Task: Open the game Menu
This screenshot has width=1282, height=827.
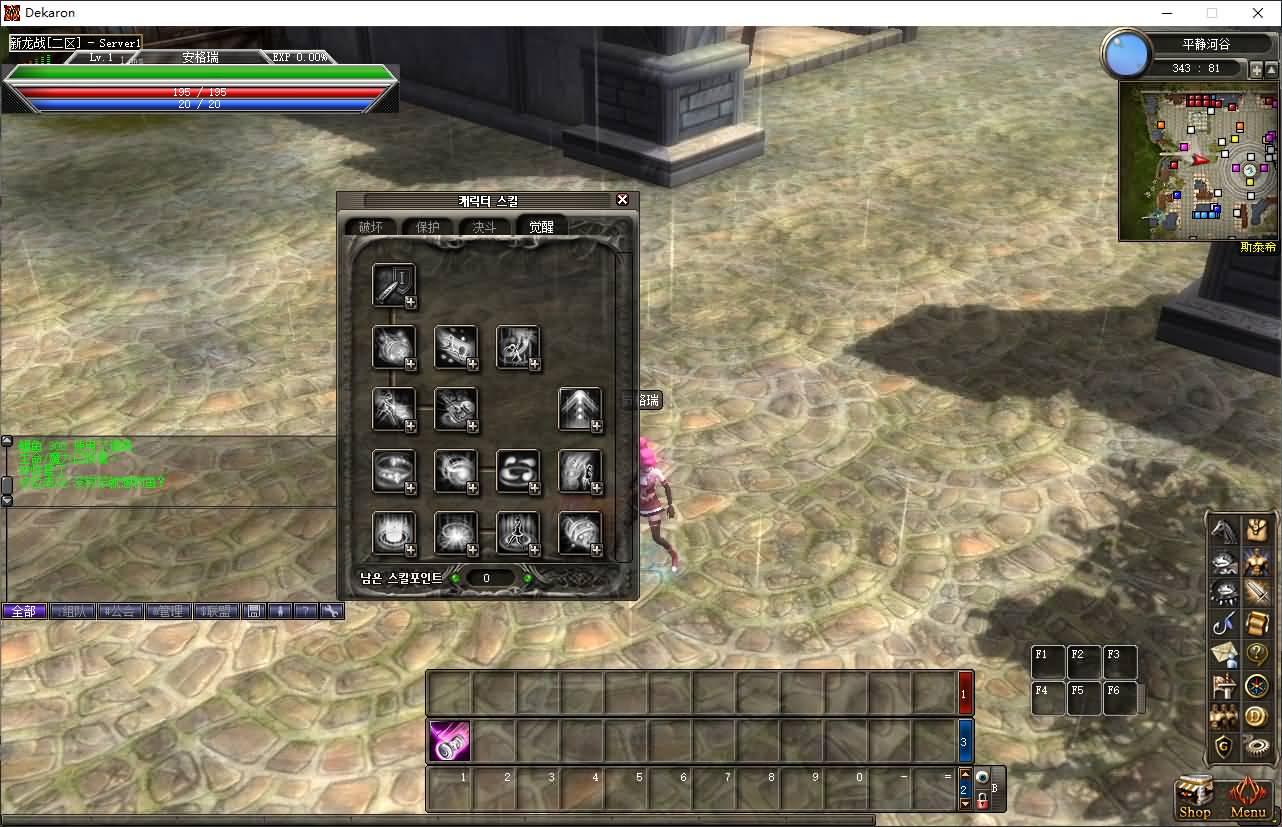Action: click(x=1247, y=797)
